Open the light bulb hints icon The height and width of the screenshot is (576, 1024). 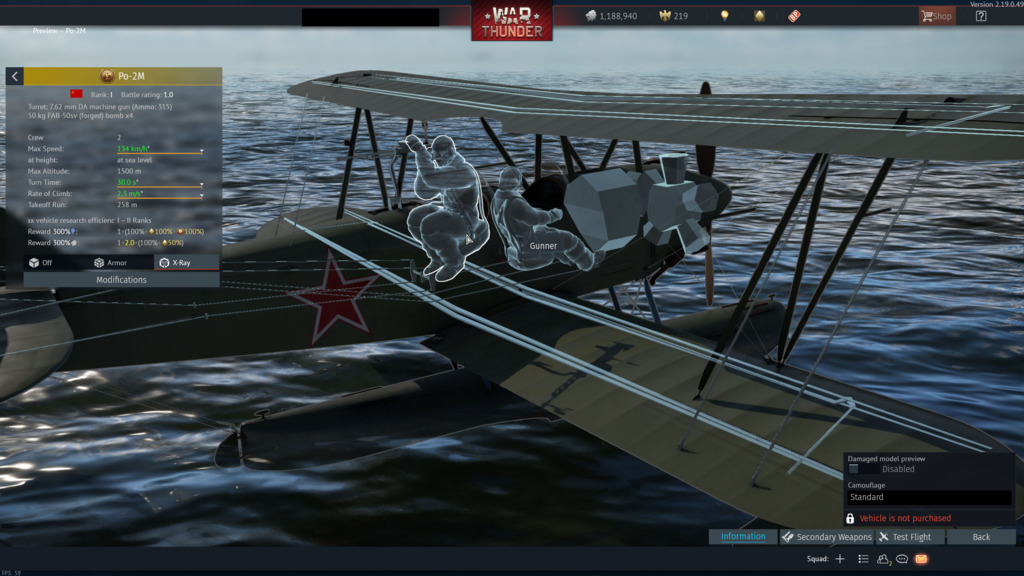[725, 16]
